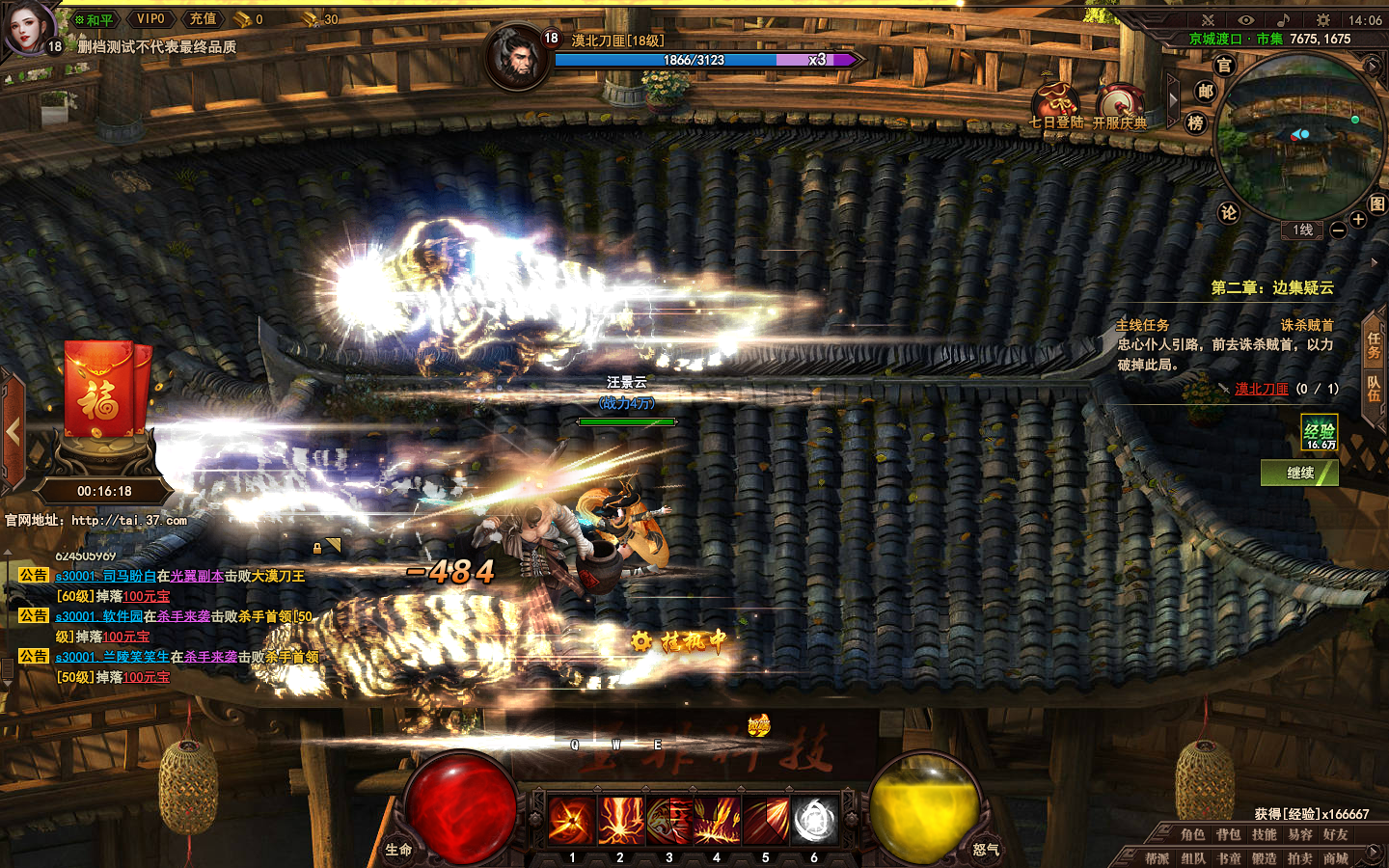1389x868 pixels.
Task: Open the 商城 shop menu
Action: (x=1335, y=858)
